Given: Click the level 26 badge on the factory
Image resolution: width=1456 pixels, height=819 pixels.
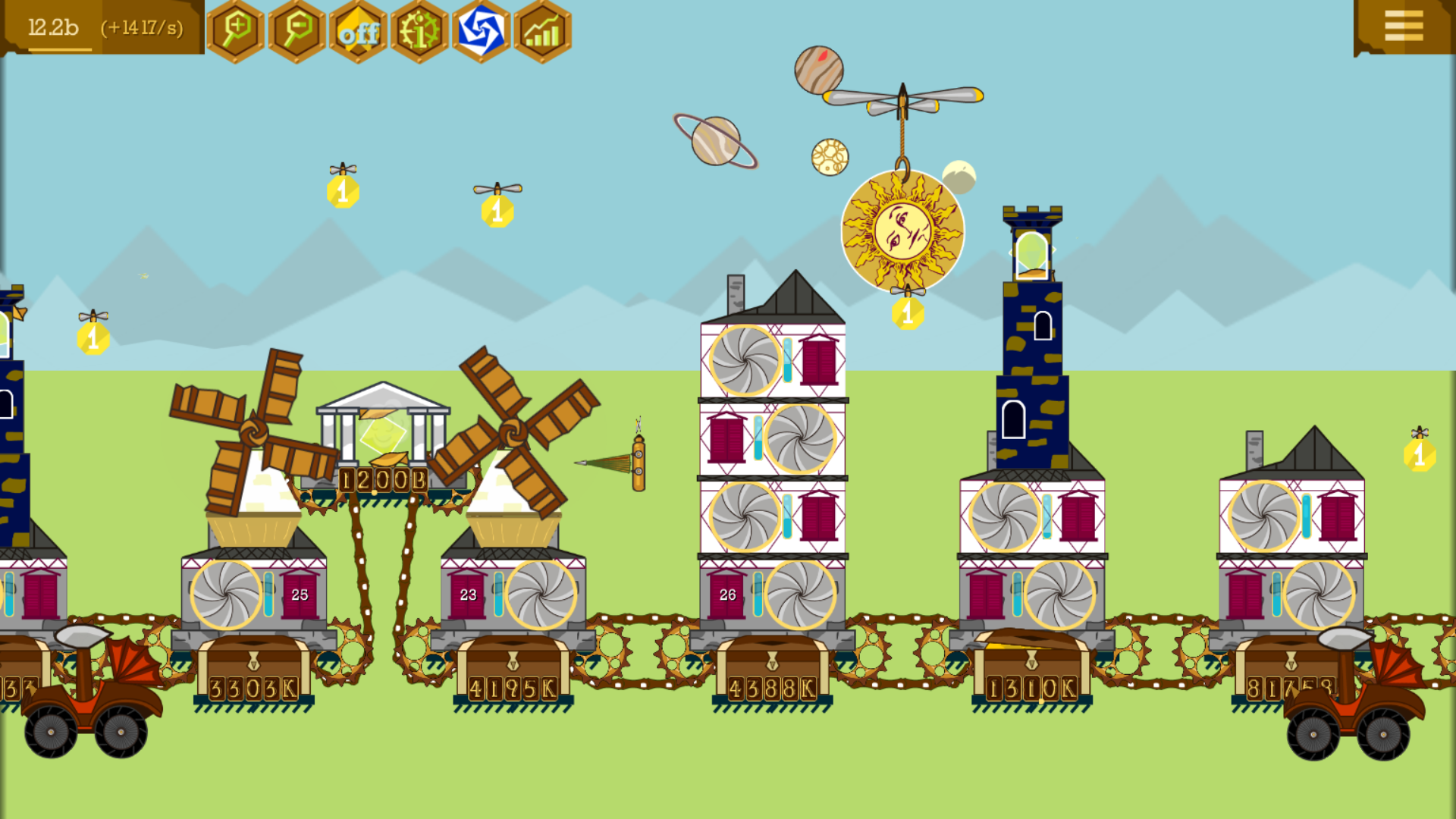Looking at the screenshot, I should click(726, 595).
